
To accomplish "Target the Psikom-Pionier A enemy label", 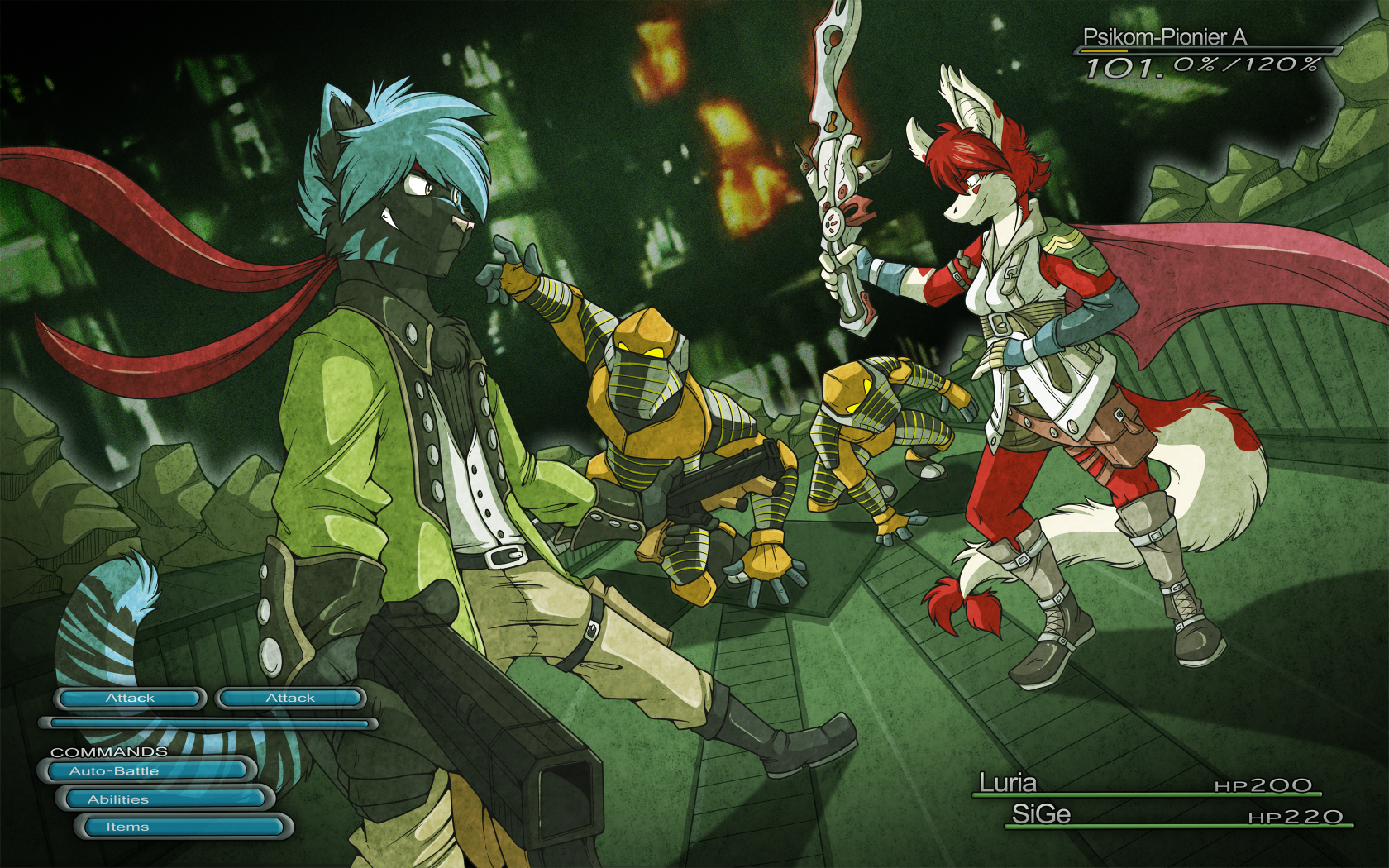I will [x=1163, y=37].
